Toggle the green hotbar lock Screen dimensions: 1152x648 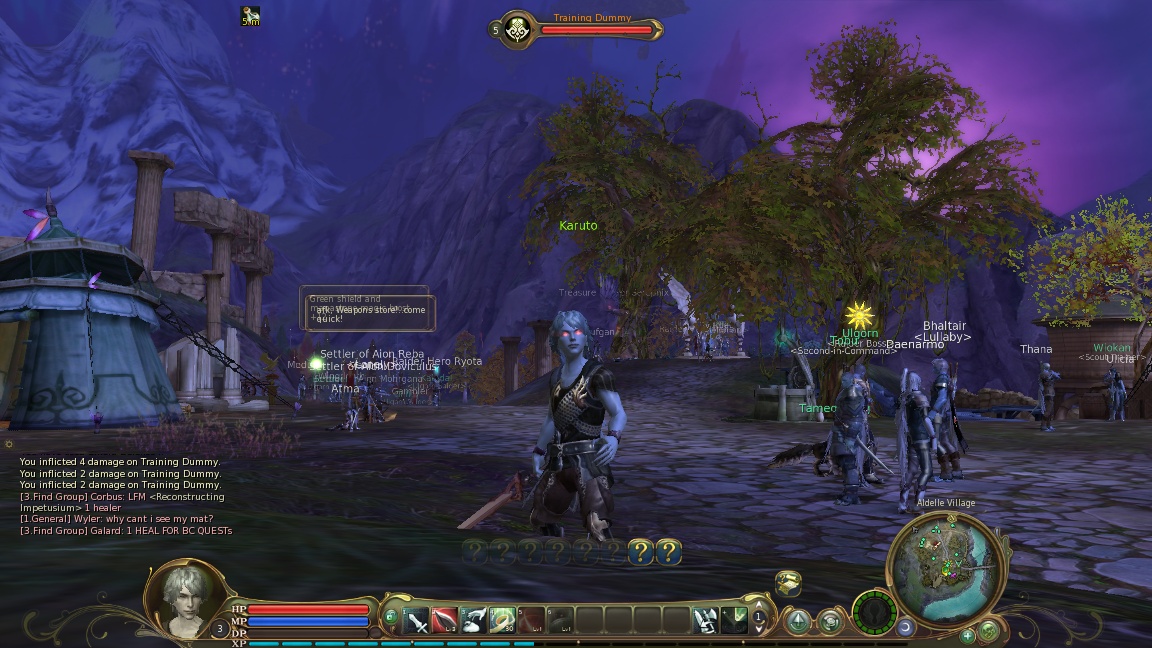390,616
